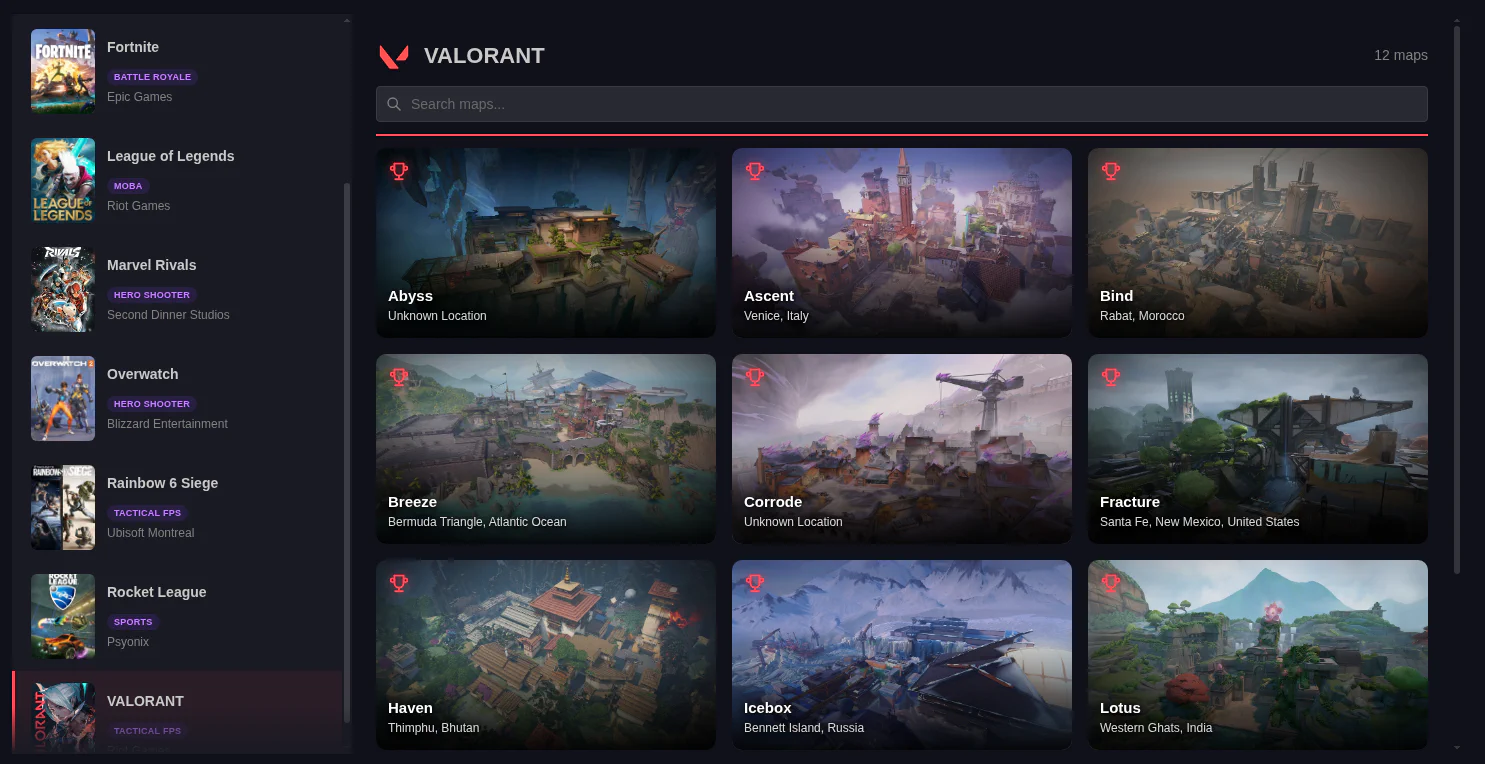Click the trophy icon on the Icebox card
Screen dimensions: 1485x764
[x=755, y=583]
